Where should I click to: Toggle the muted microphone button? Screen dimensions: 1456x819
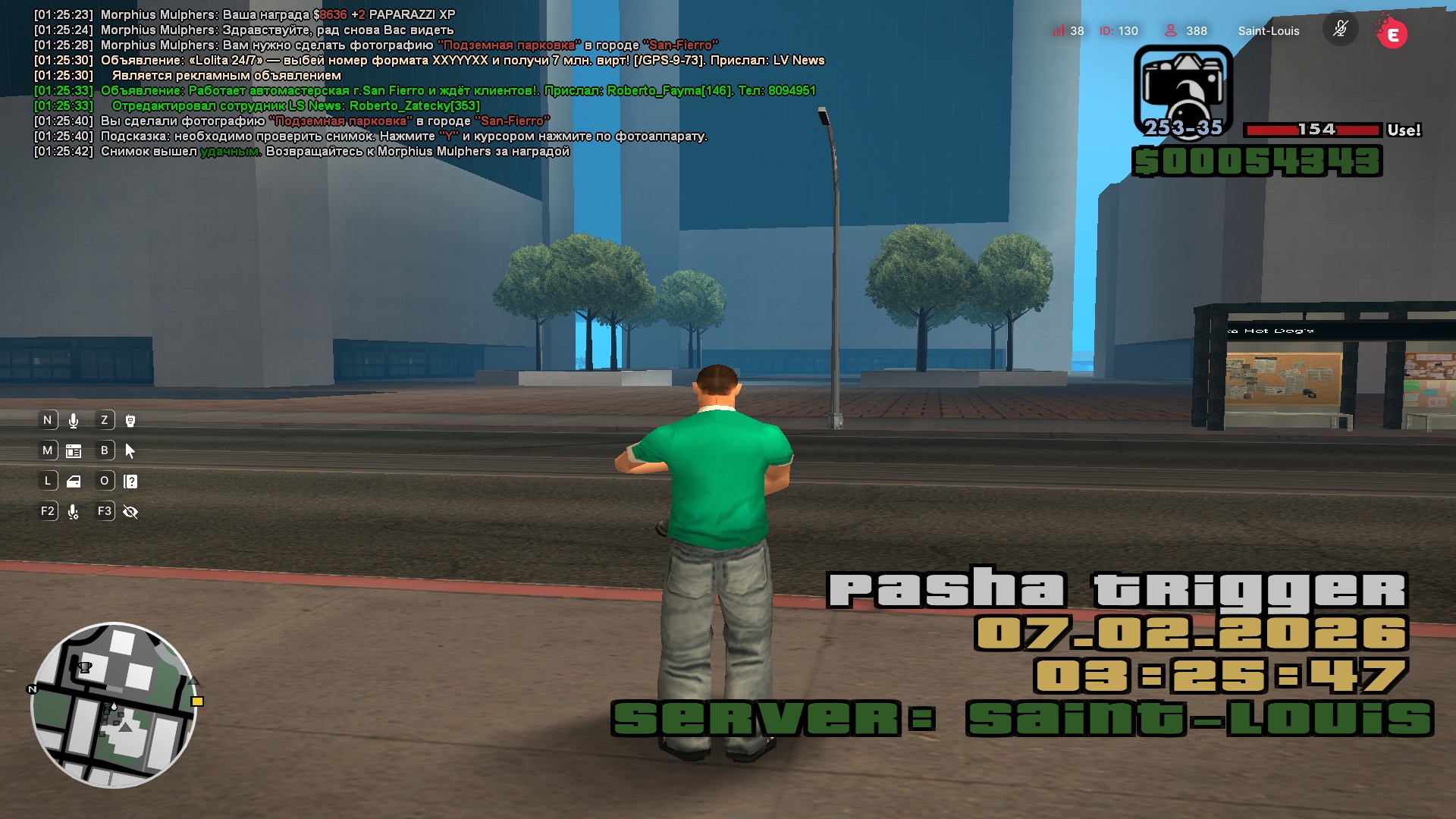point(1340,30)
